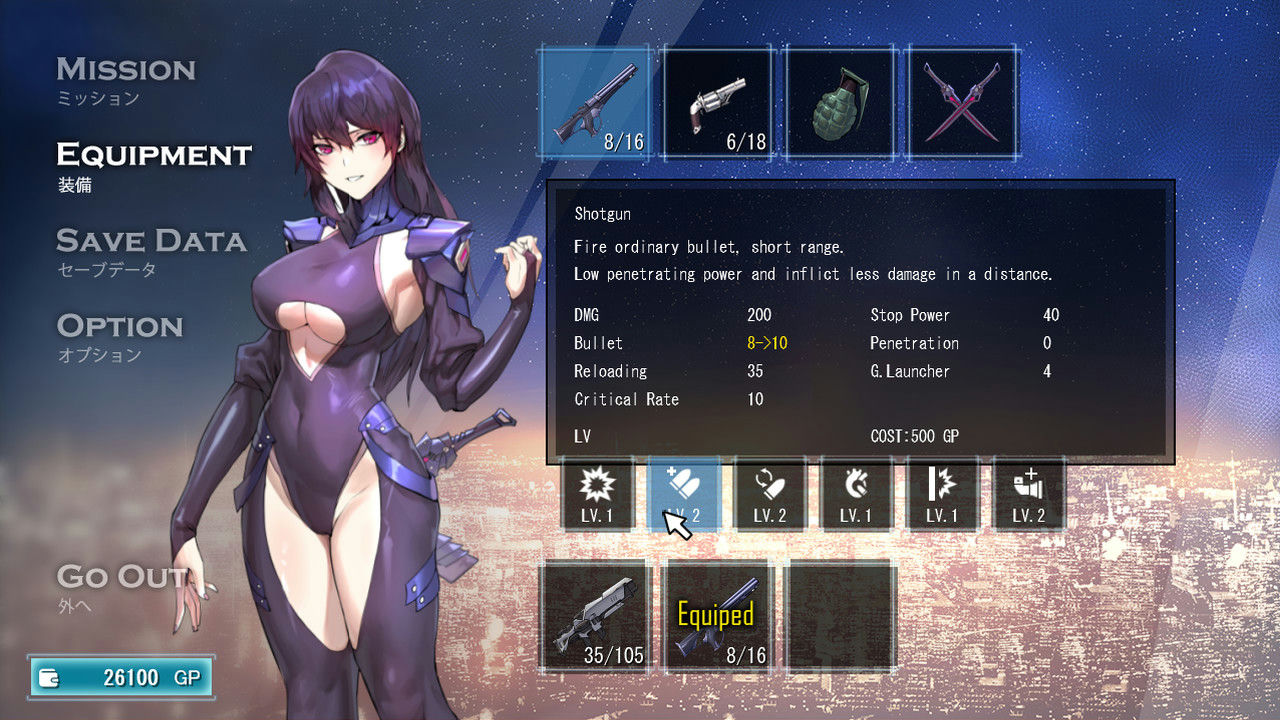1280x720 pixels.
Task: Select the heart icon upgrade
Action: pyautogui.click(x=856, y=494)
